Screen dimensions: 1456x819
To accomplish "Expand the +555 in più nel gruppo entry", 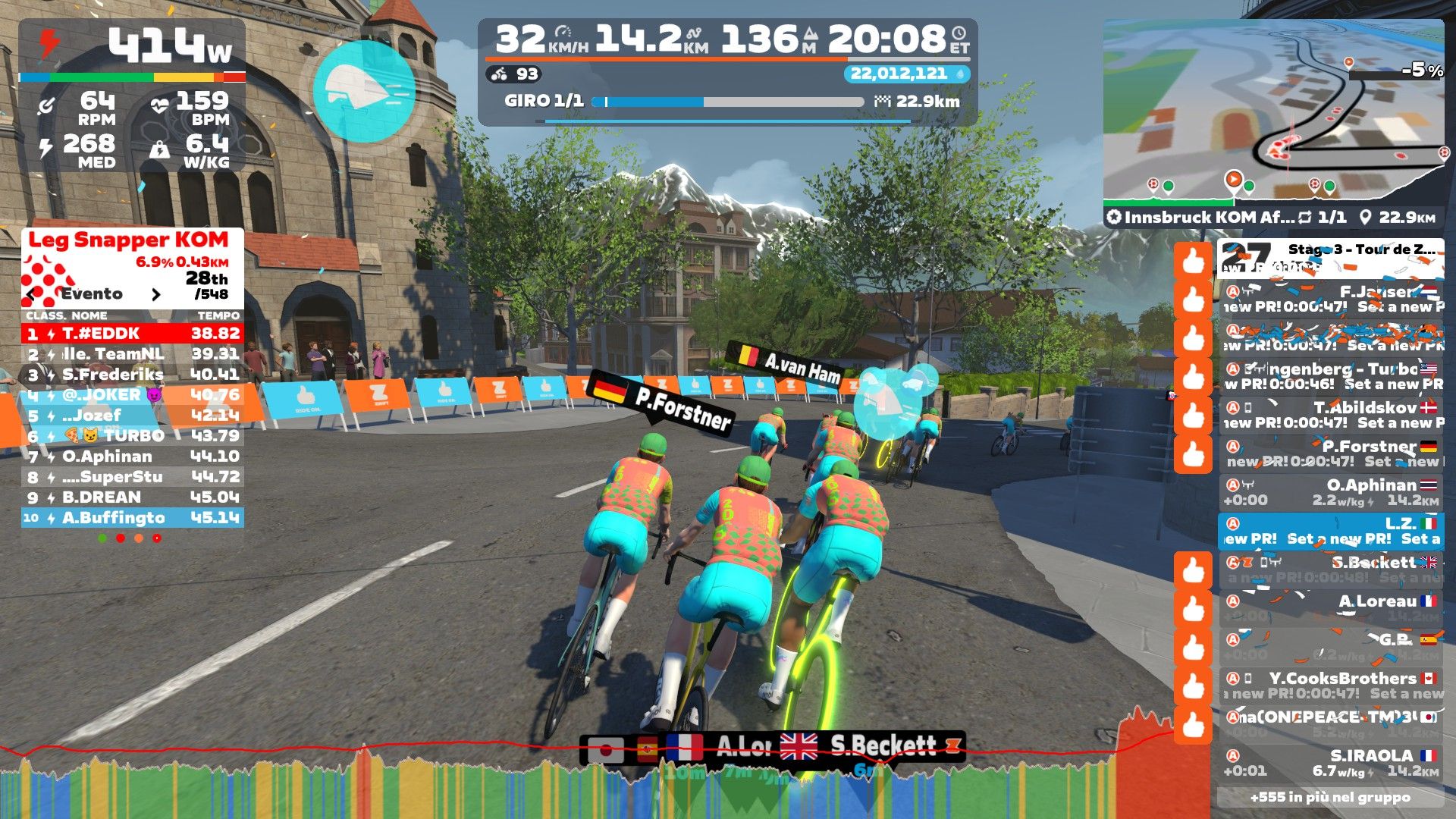I will coord(1331,797).
